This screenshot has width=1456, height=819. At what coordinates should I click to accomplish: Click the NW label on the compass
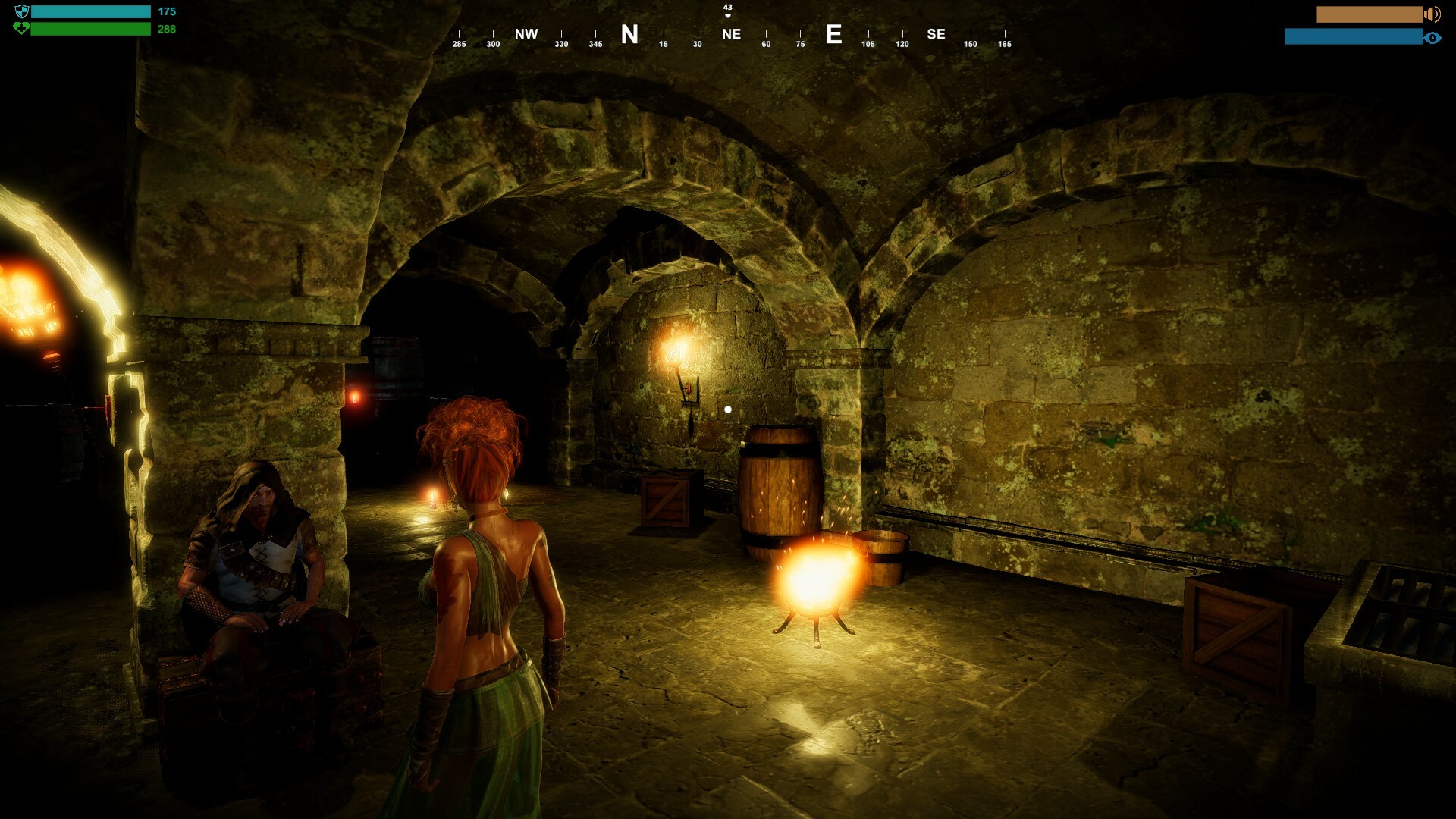(526, 34)
